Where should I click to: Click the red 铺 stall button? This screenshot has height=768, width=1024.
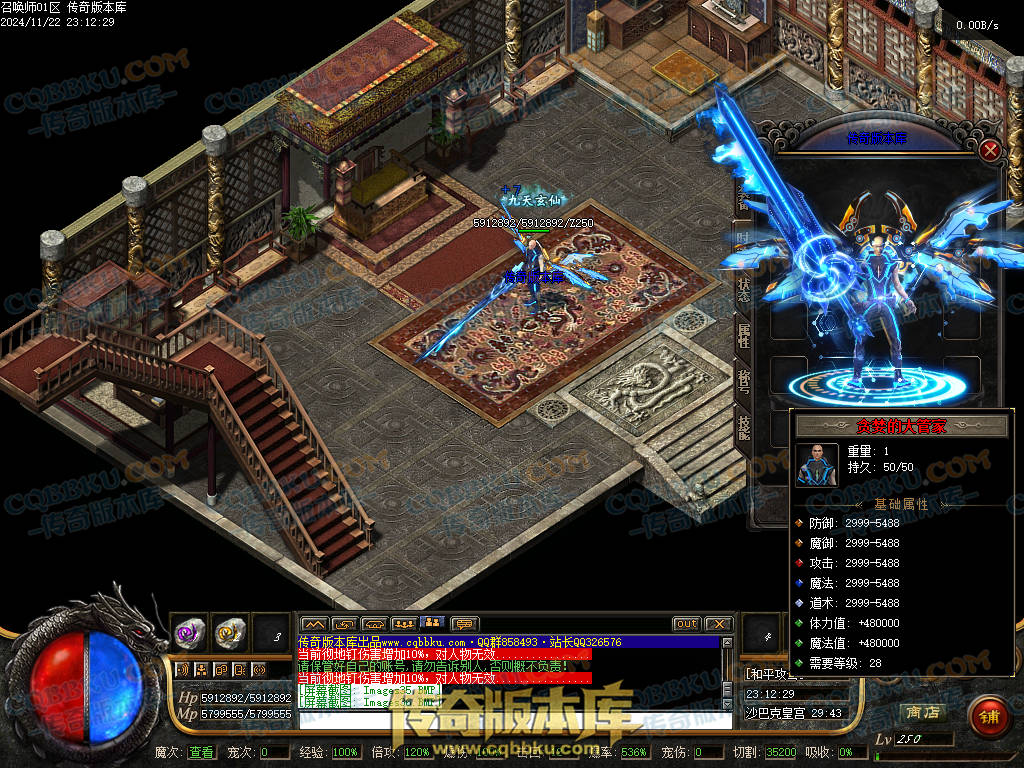[x=988, y=716]
